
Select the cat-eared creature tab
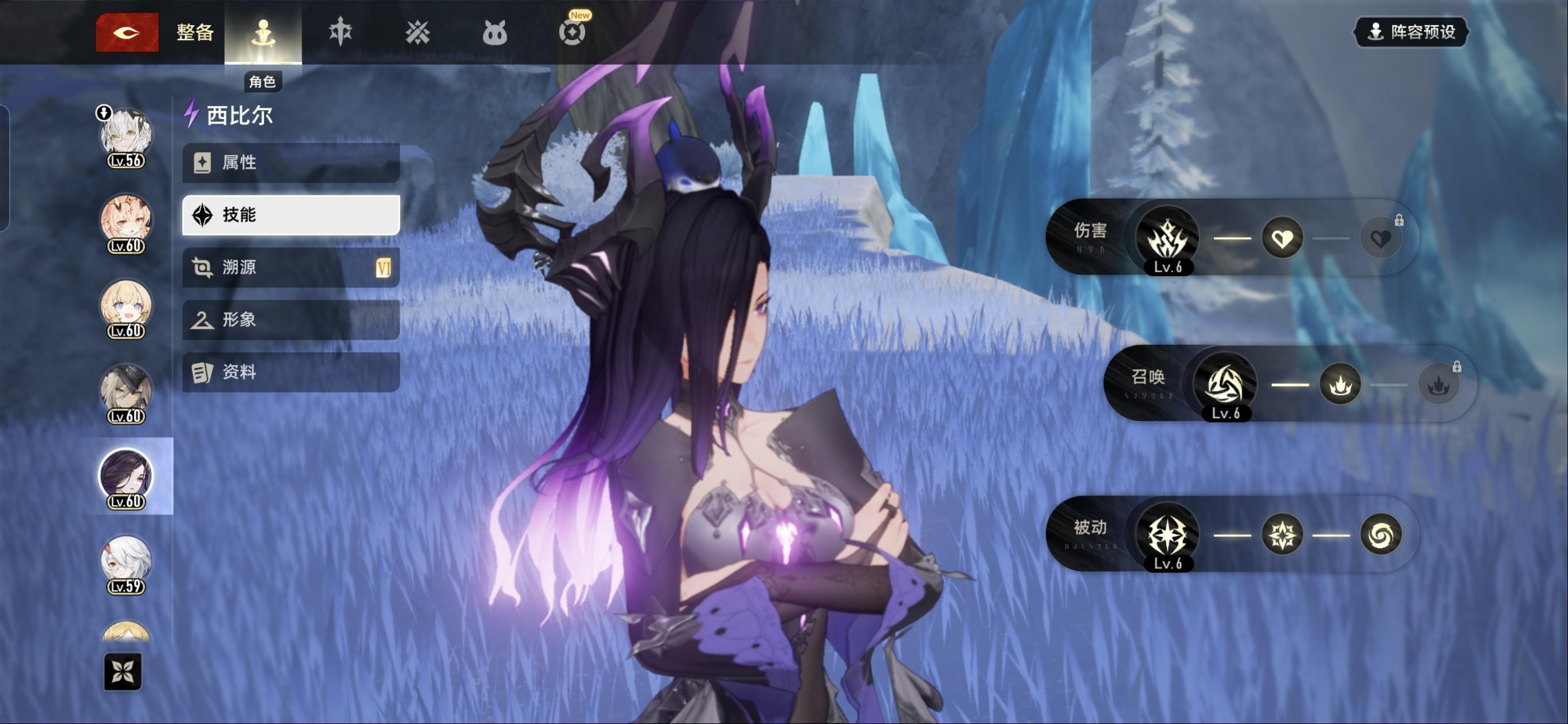click(x=494, y=33)
